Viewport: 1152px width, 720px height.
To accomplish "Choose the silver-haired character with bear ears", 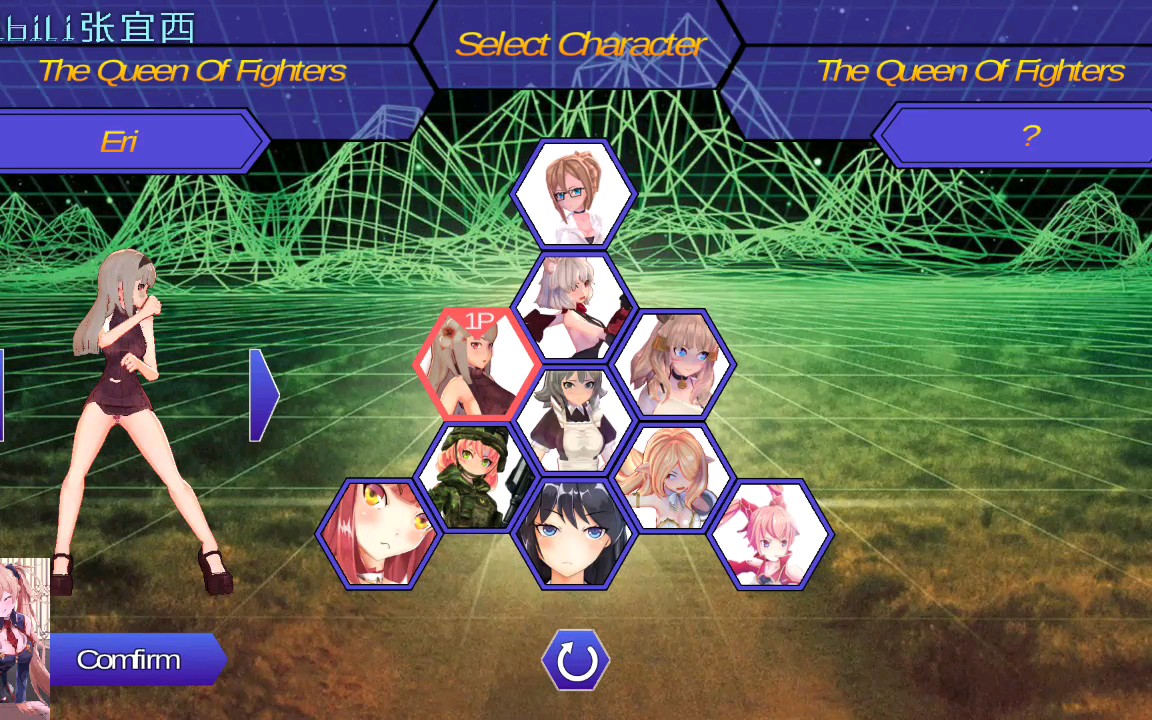I will coord(574,306).
